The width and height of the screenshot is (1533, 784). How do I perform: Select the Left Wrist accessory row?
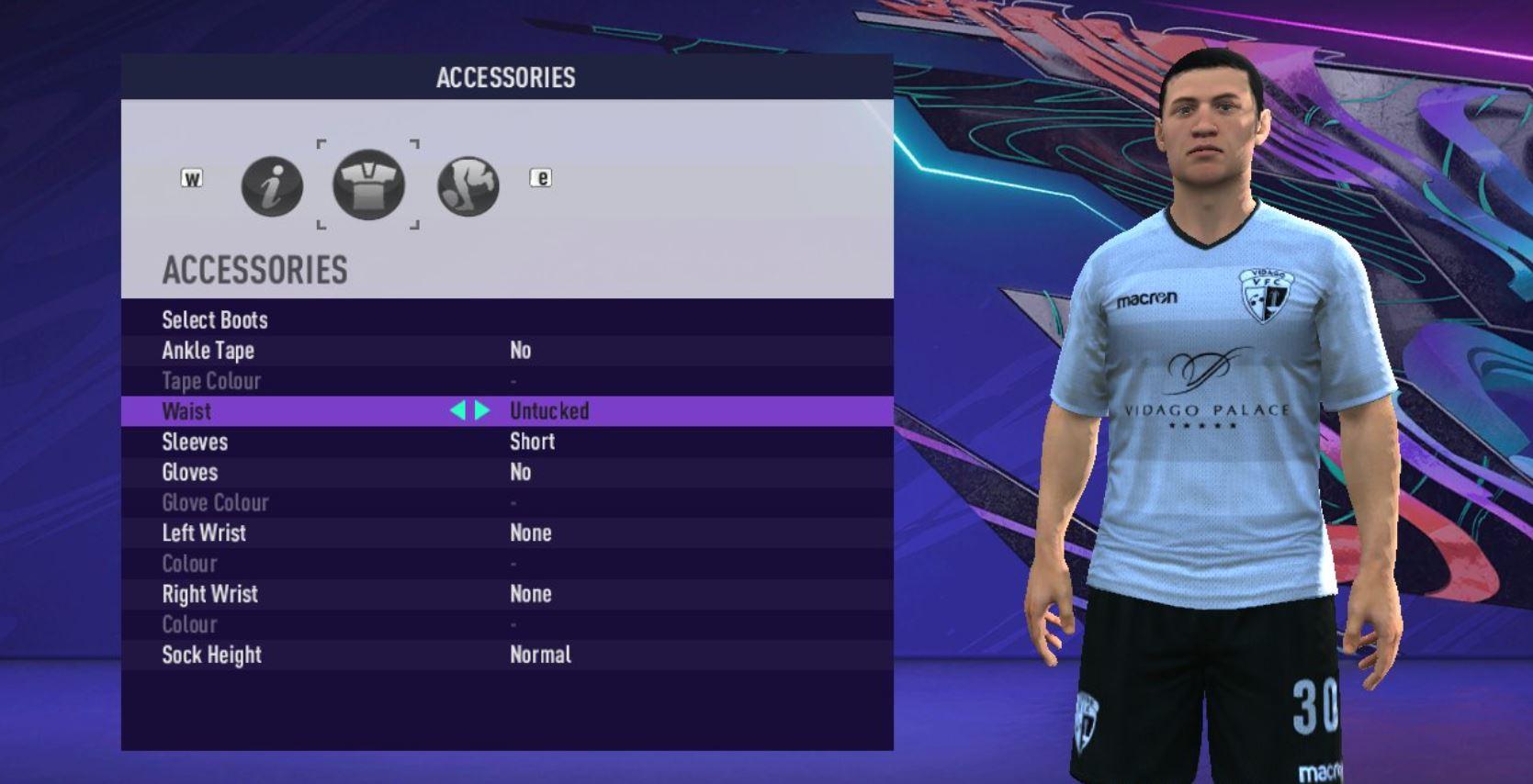[x=204, y=533]
